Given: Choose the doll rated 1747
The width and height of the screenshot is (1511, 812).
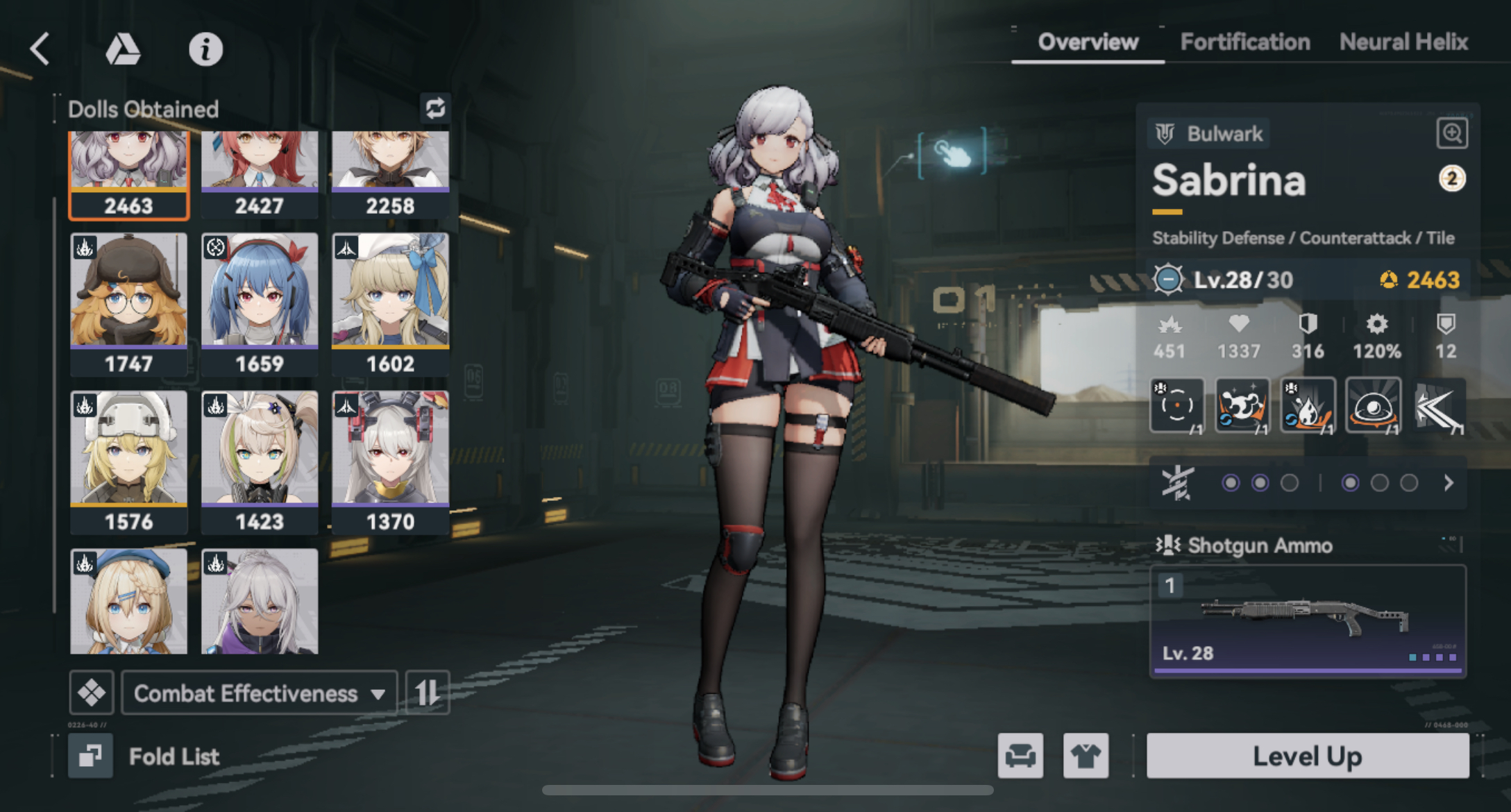Looking at the screenshot, I should coord(128,303).
